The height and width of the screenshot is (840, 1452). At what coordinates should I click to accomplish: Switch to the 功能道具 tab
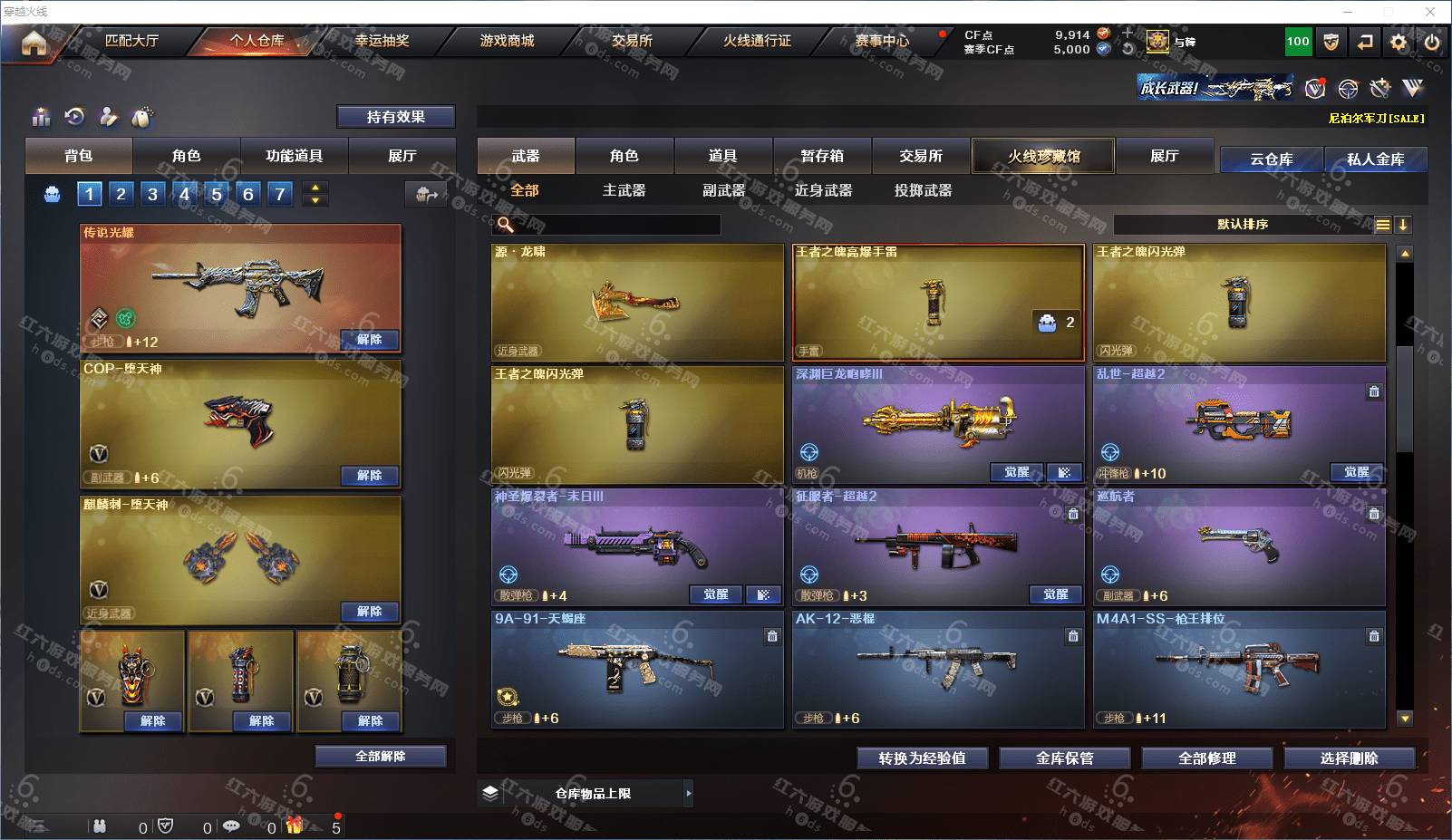(294, 156)
